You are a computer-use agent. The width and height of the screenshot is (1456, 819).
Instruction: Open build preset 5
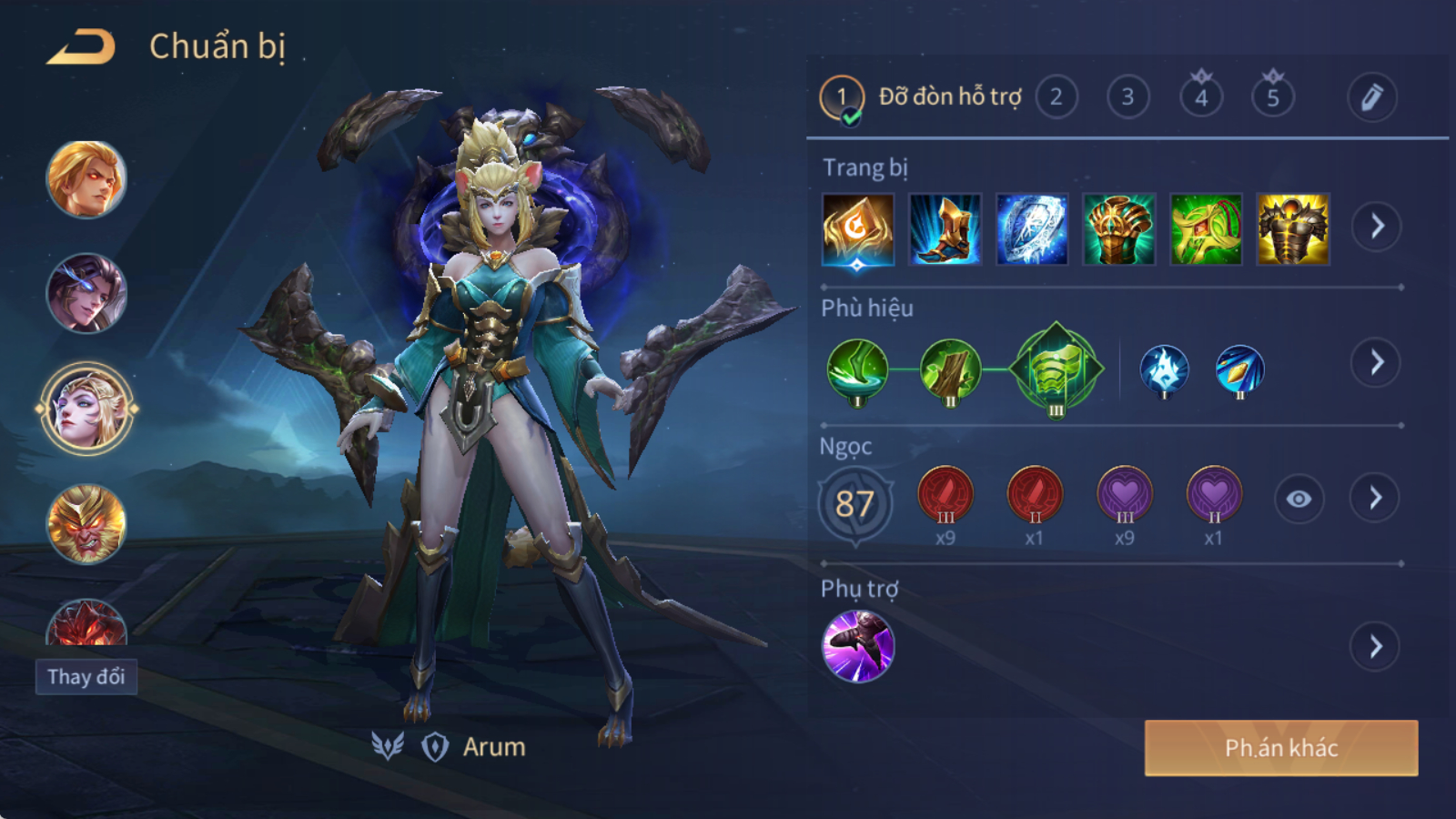(1273, 96)
